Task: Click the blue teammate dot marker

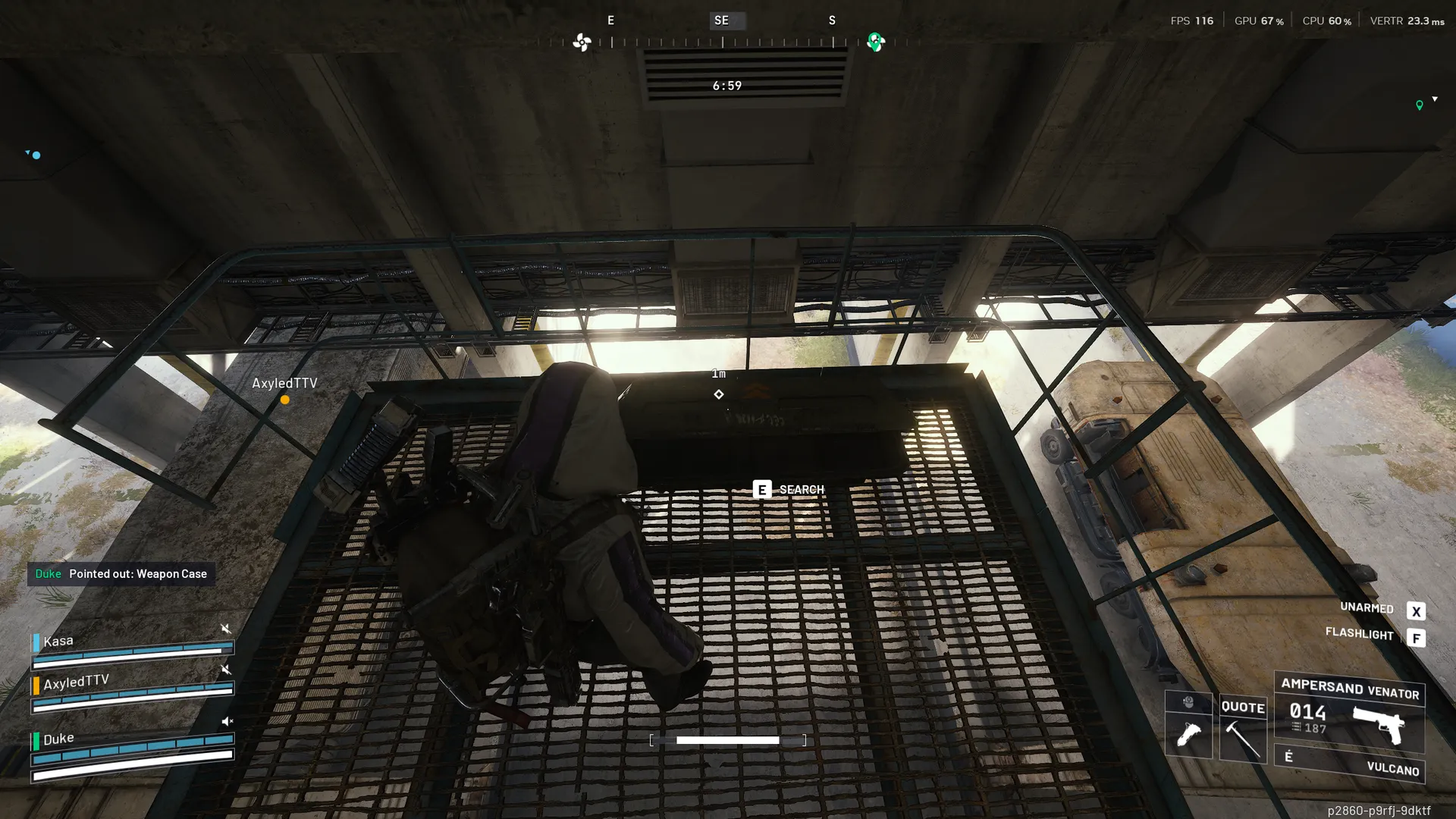Action: [x=36, y=155]
